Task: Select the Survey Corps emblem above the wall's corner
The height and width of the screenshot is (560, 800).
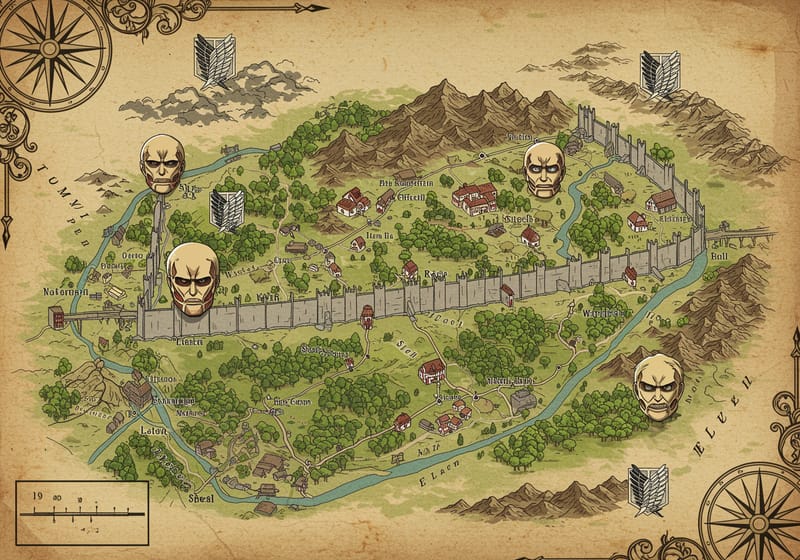Action: click(659, 73)
